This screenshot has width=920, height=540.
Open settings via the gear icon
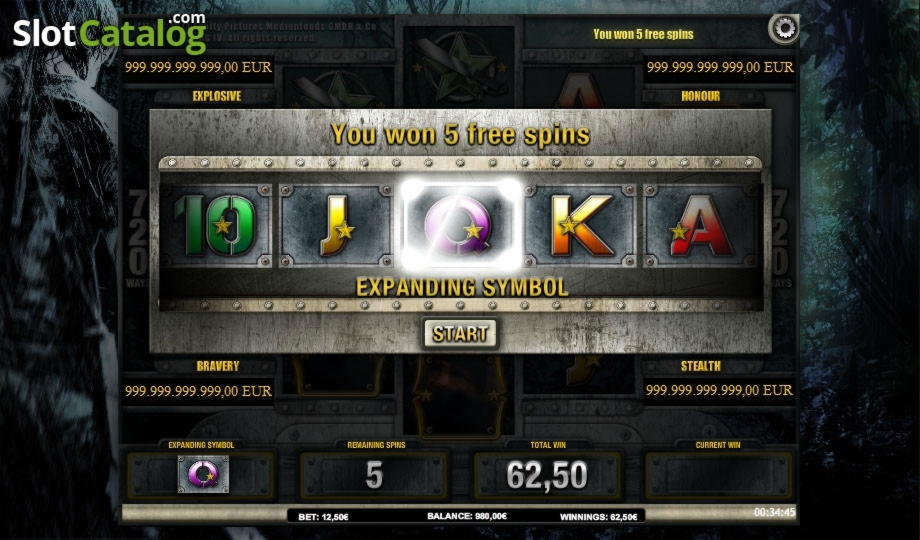point(782,28)
